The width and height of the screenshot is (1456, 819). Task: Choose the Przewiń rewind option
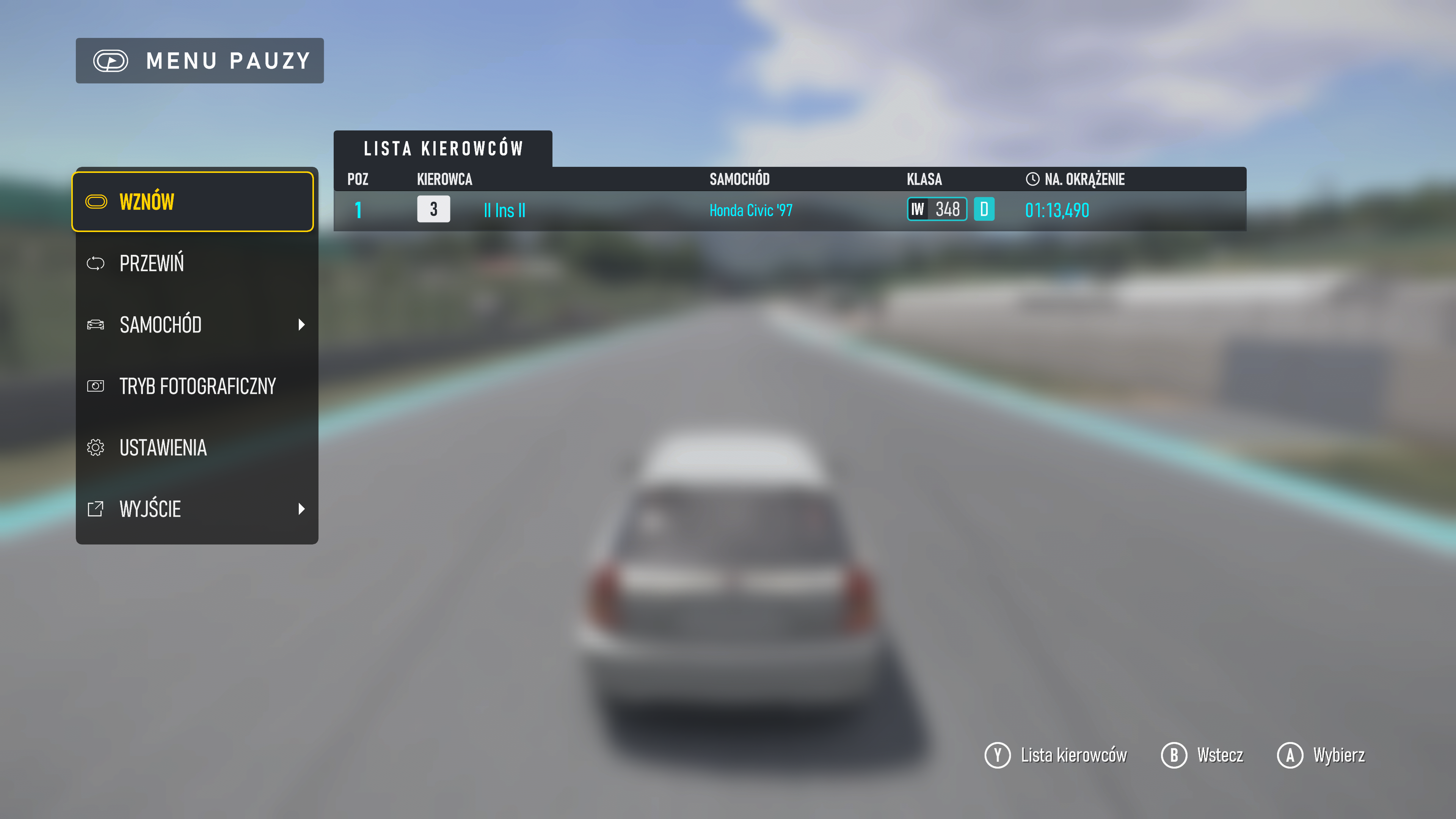pyautogui.click(x=192, y=264)
